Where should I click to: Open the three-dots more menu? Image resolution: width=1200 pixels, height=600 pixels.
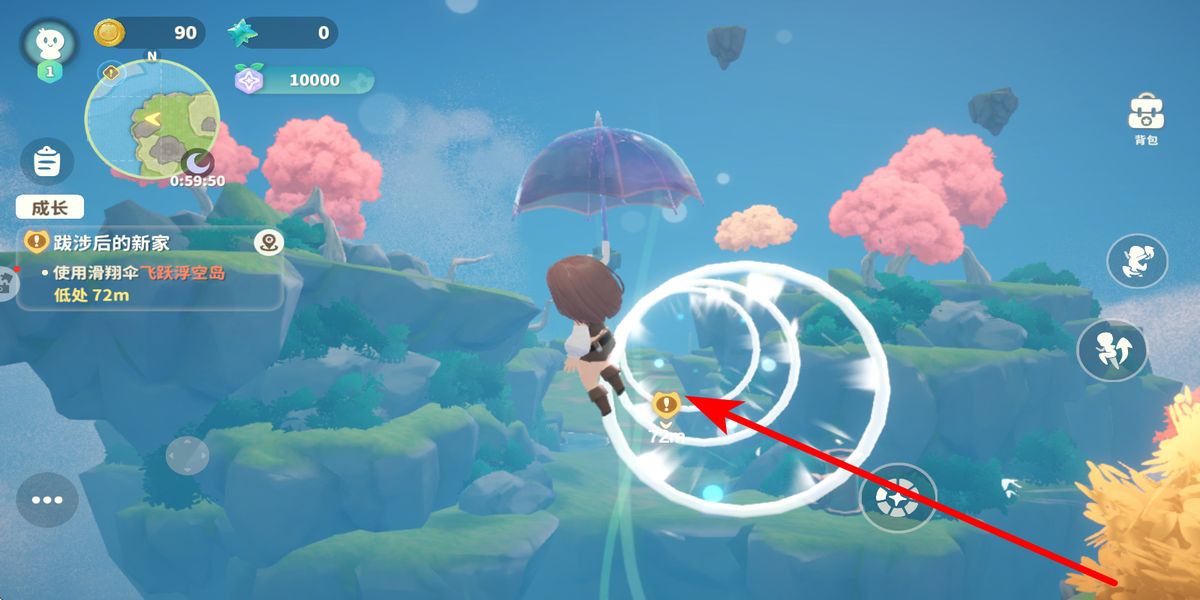46,500
